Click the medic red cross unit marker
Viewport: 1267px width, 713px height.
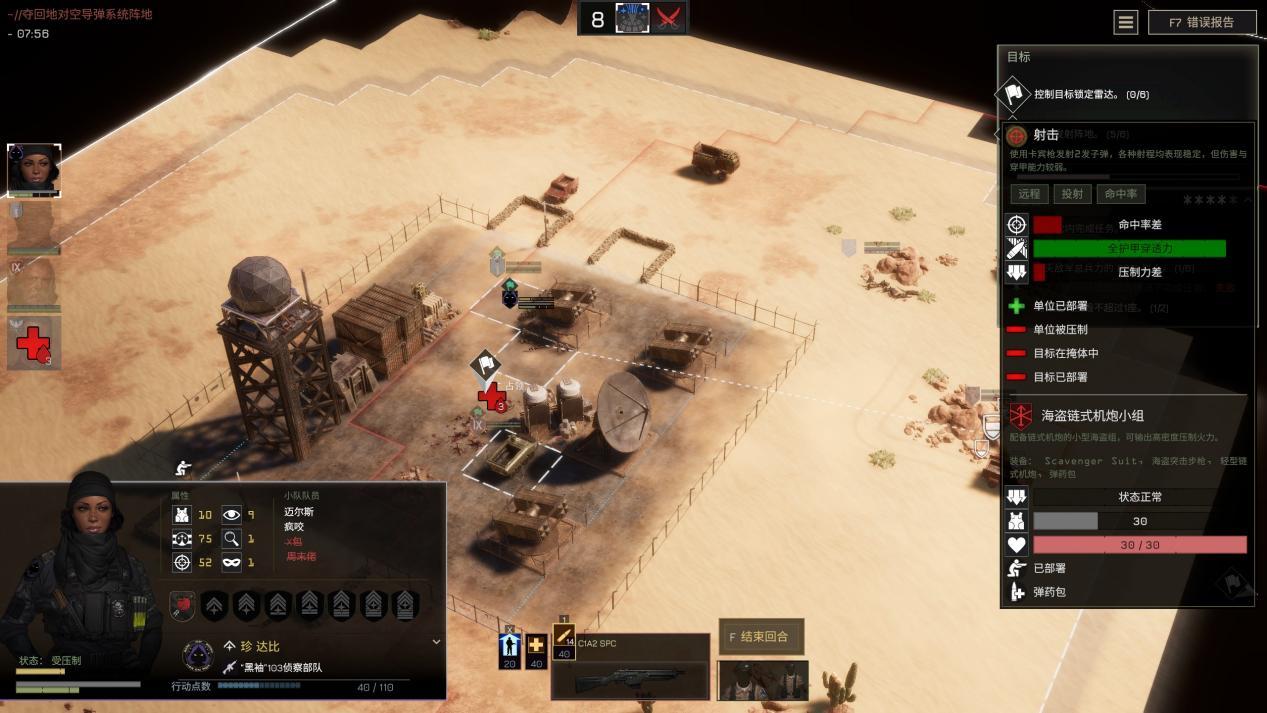click(x=491, y=397)
